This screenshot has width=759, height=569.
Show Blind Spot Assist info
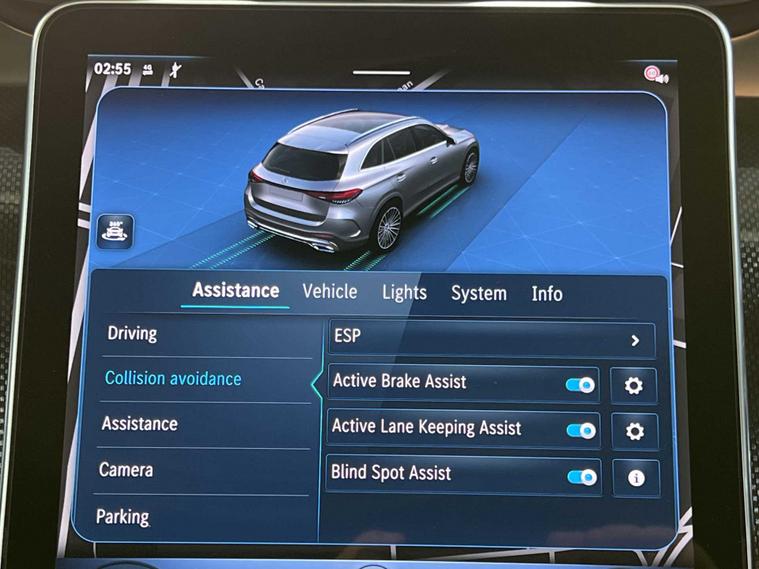pos(635,478)
